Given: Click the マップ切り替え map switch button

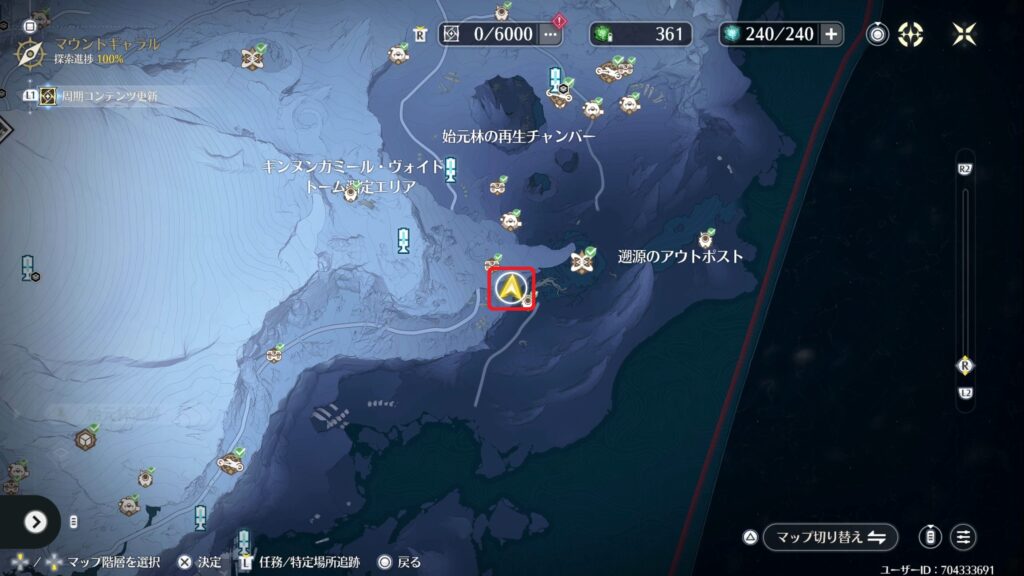Looking at the screenshot, I should tap(829, 537).
